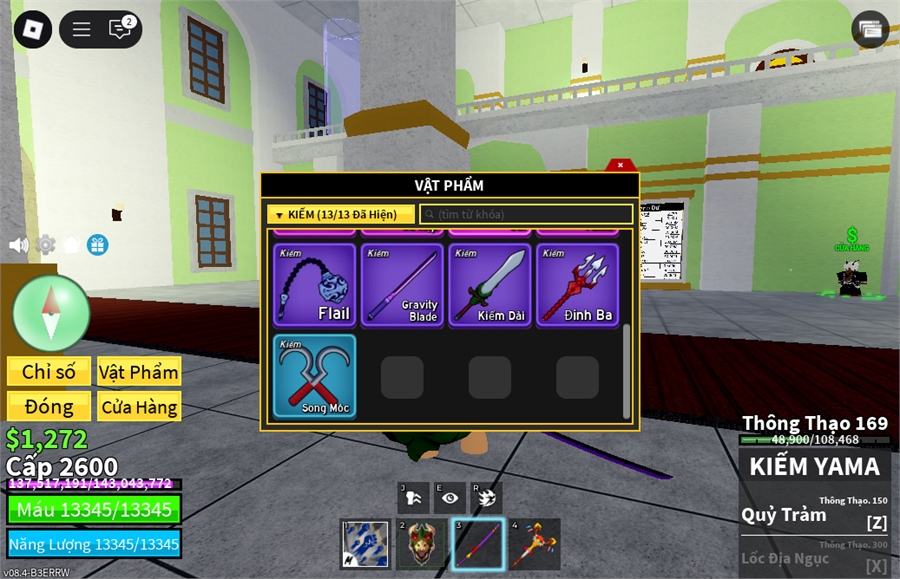900x579 pixels.
Task: Click the compass on the HUD
Action: (51, 312)
